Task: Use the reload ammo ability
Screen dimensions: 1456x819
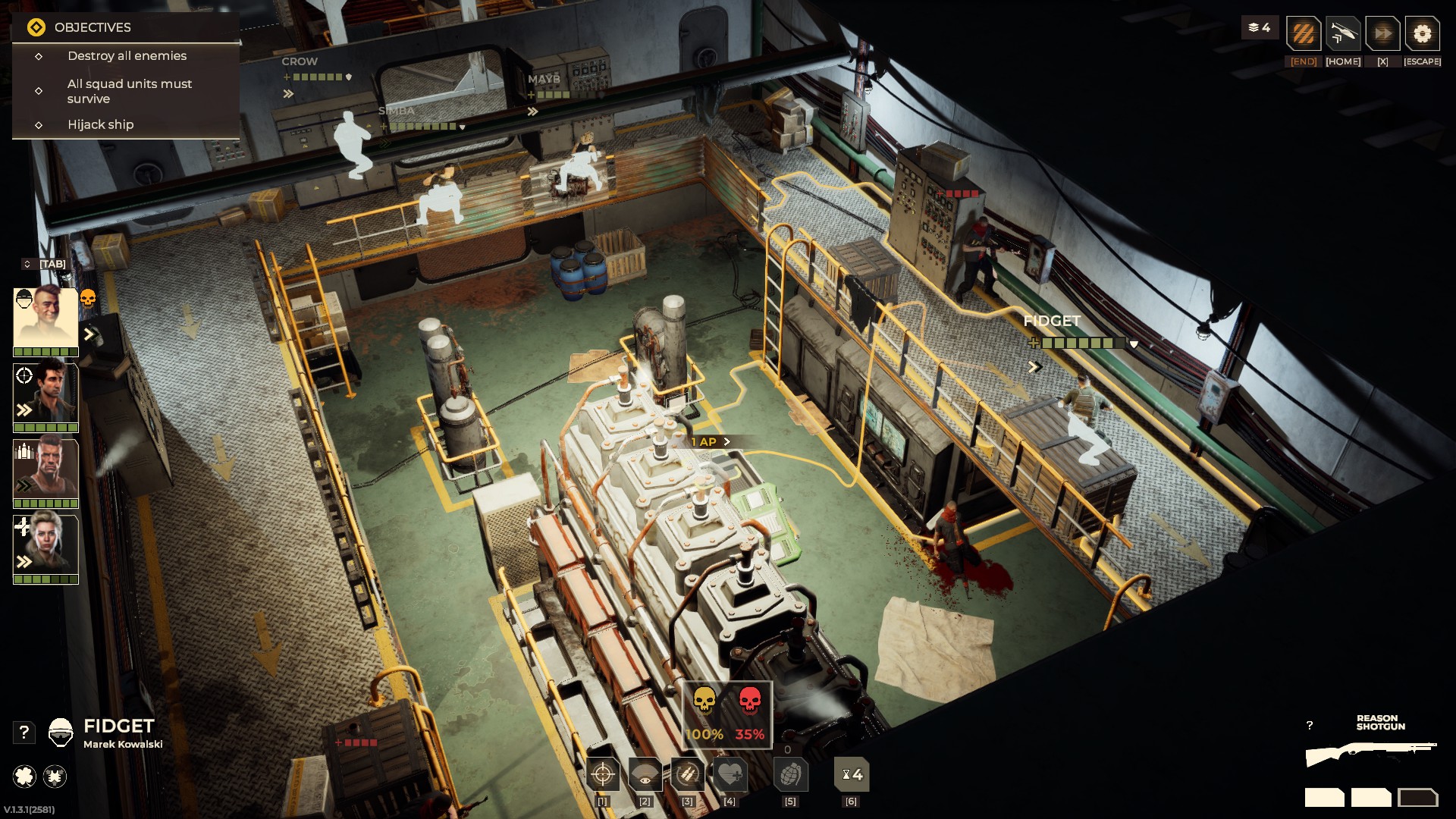Action: pyautogui.click(x=687, y=775)
